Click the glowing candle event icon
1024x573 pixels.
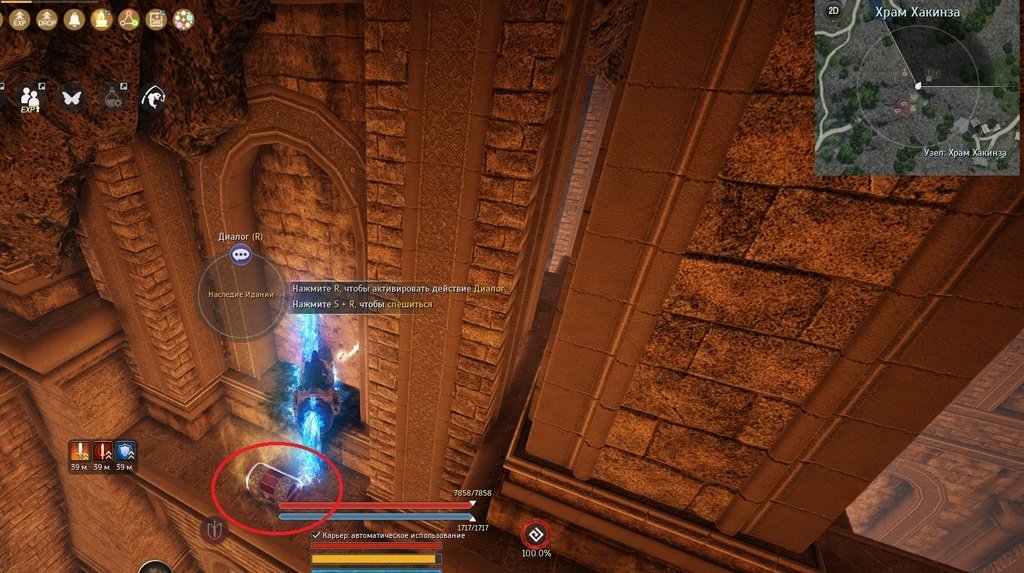coord(101,19)
